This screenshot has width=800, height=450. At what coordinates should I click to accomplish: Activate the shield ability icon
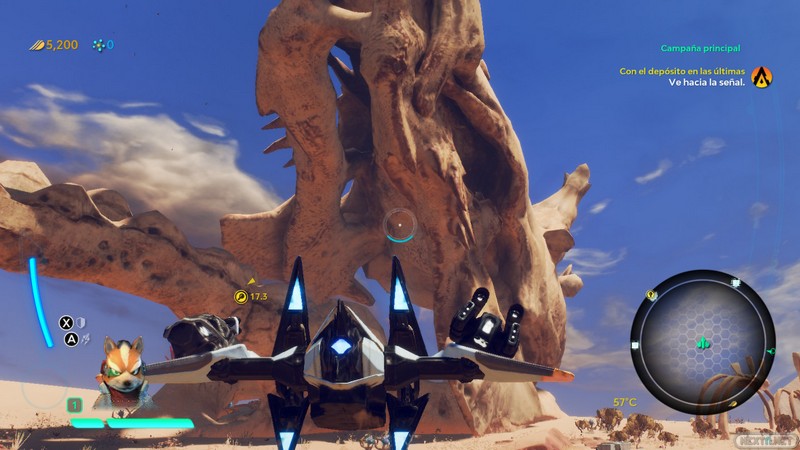82,322
